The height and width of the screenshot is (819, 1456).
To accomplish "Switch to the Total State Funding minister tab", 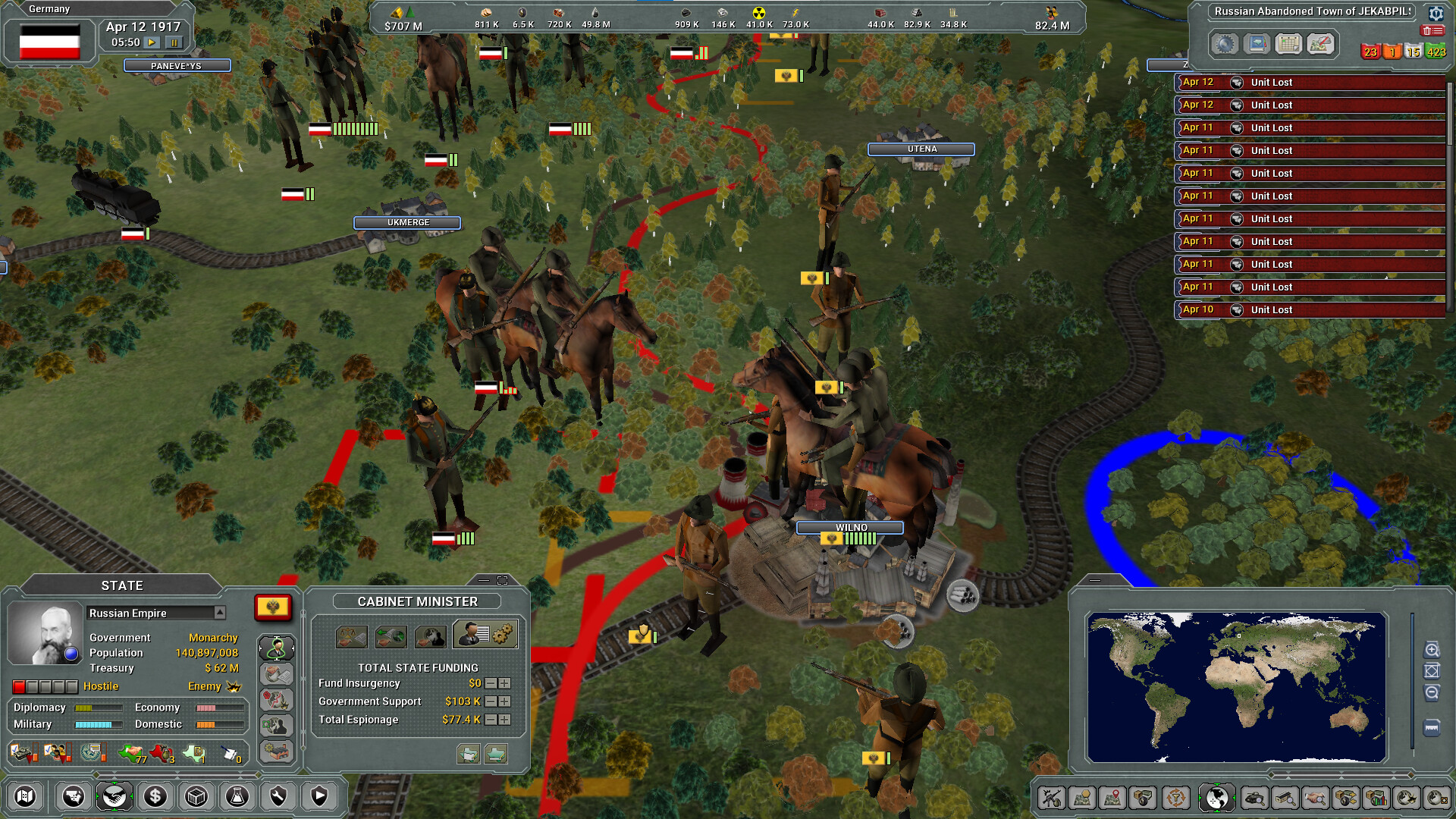I will point(485,634).
